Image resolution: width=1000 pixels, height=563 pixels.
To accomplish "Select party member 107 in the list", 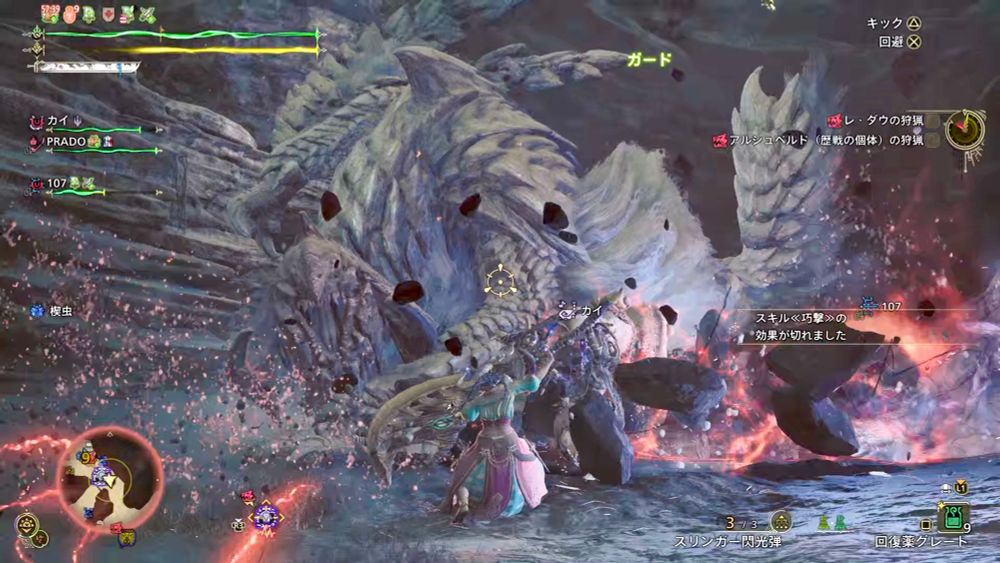I will tap(56, 183).
